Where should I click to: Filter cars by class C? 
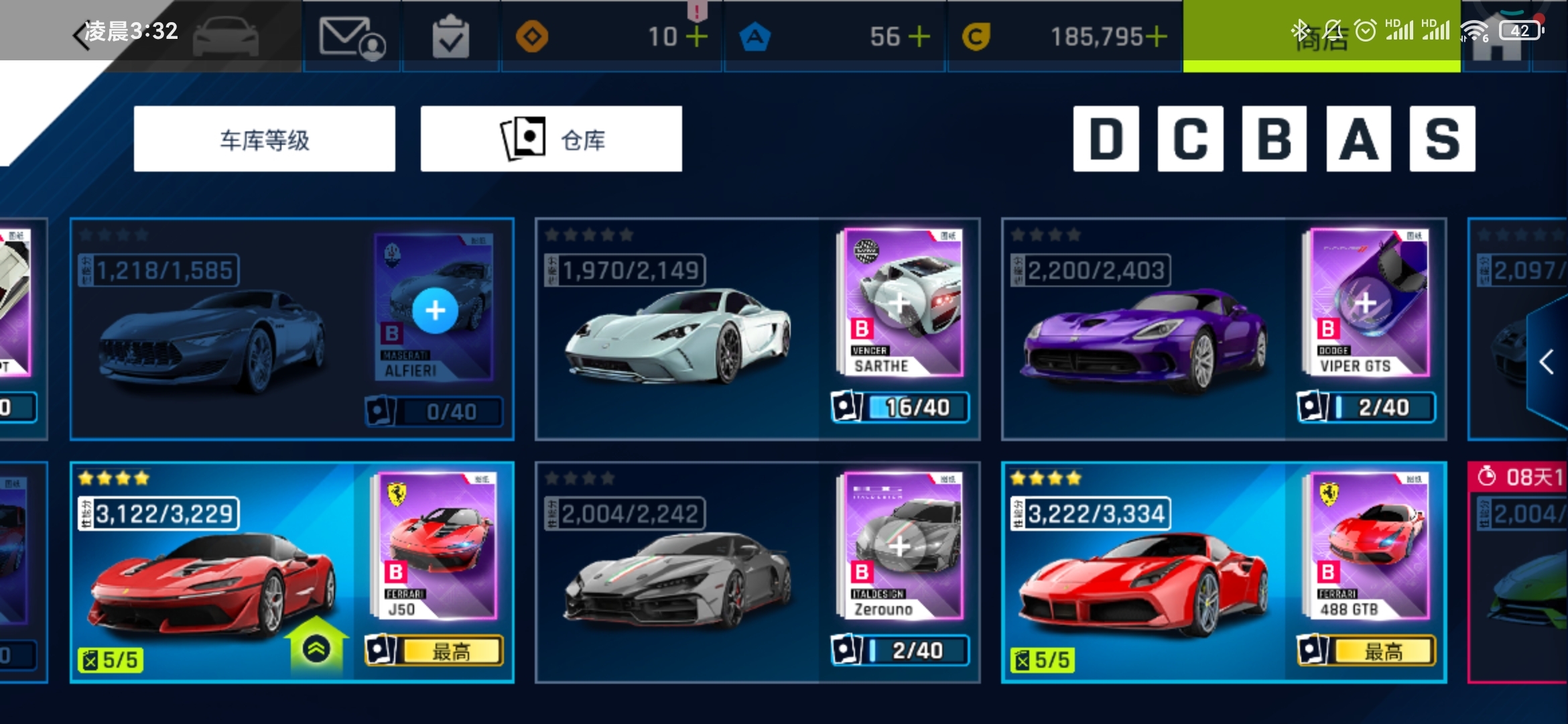pyautogui.click(x=1190, y=139)
